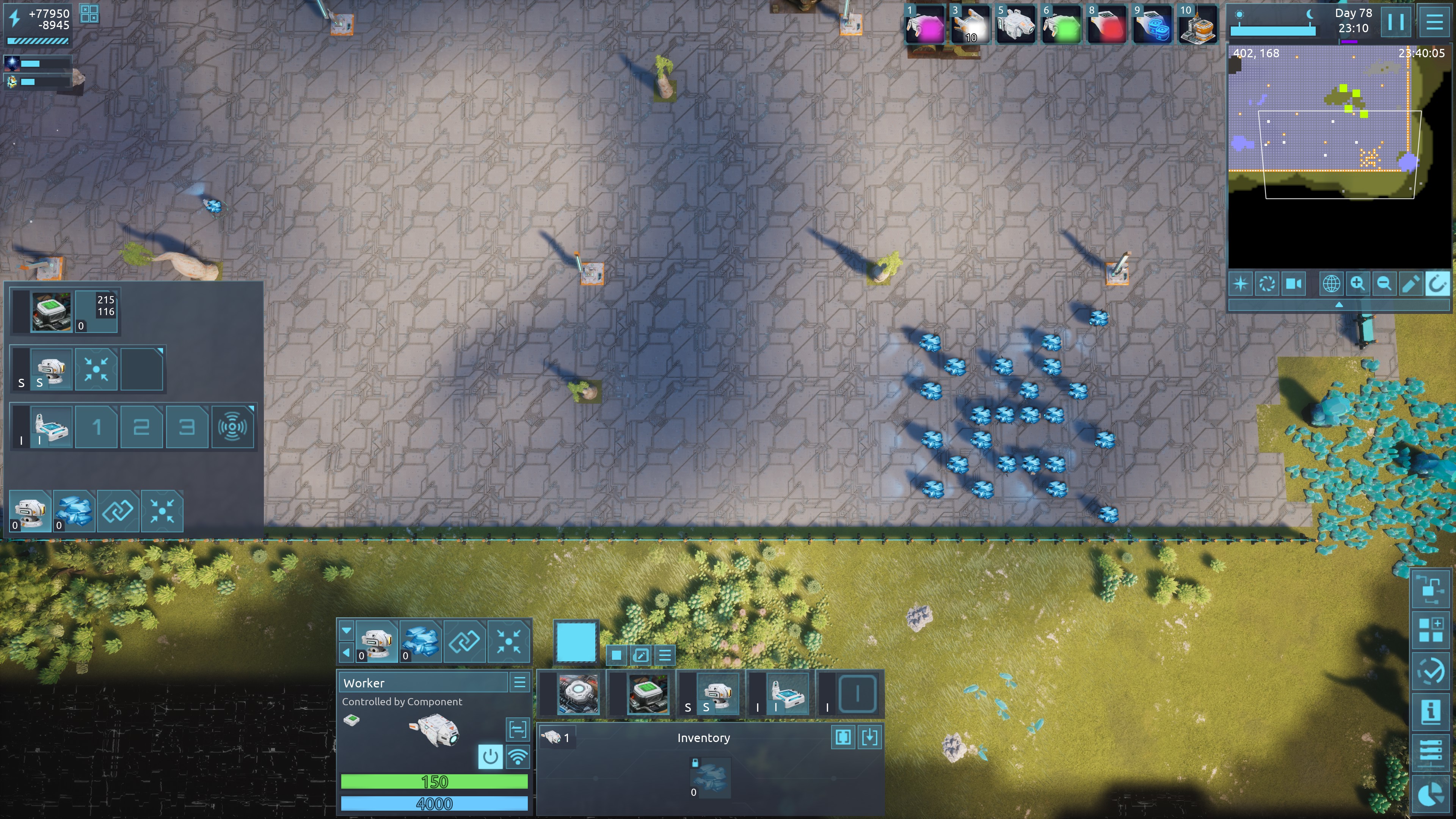The height and width of the screenshot is (819, 1456).
Task: Zoom in the minimap with the magnifier plus
Action: tap(1358, 284)
